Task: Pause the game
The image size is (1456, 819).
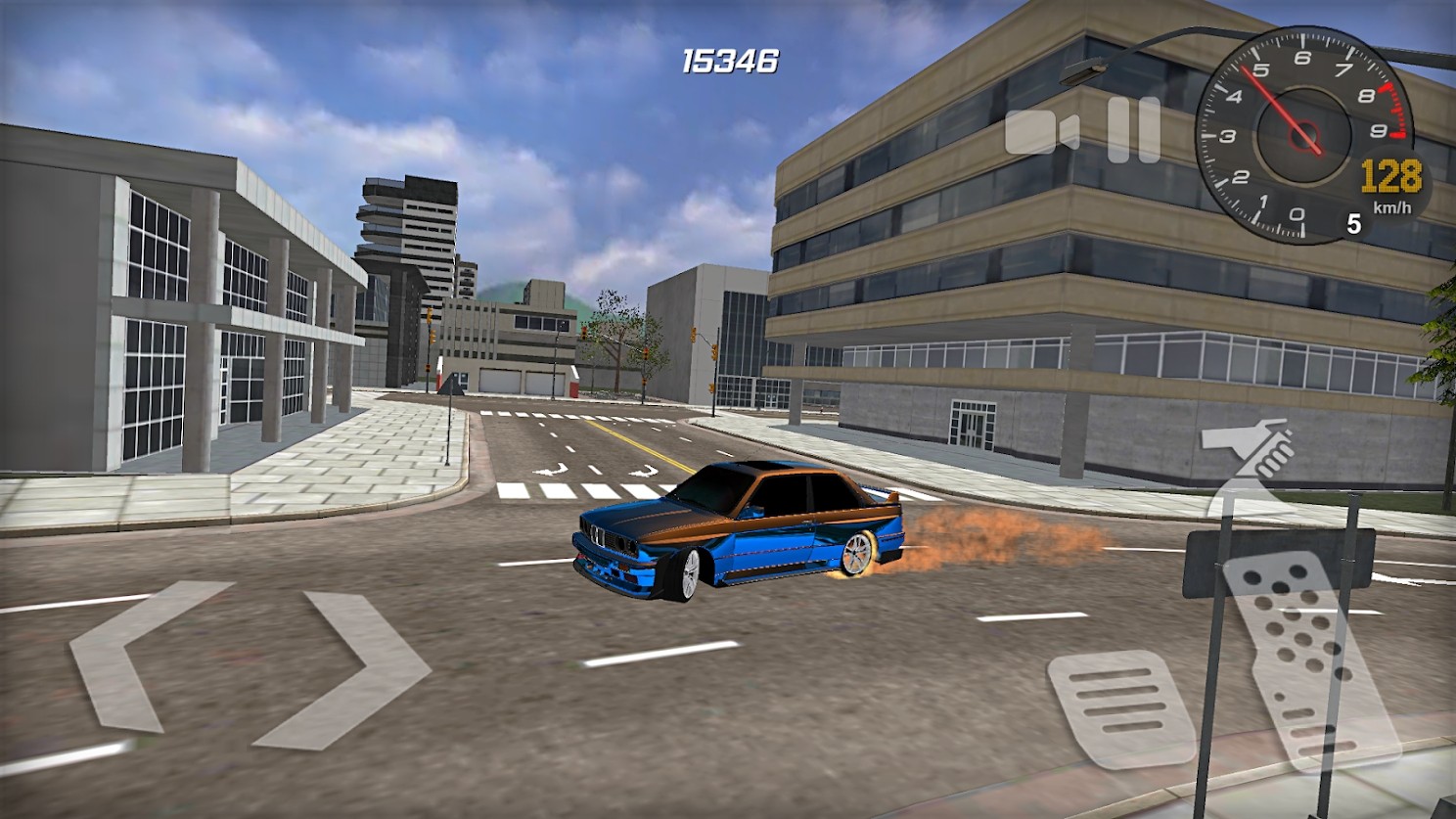Action: [x=1134, y=130]
